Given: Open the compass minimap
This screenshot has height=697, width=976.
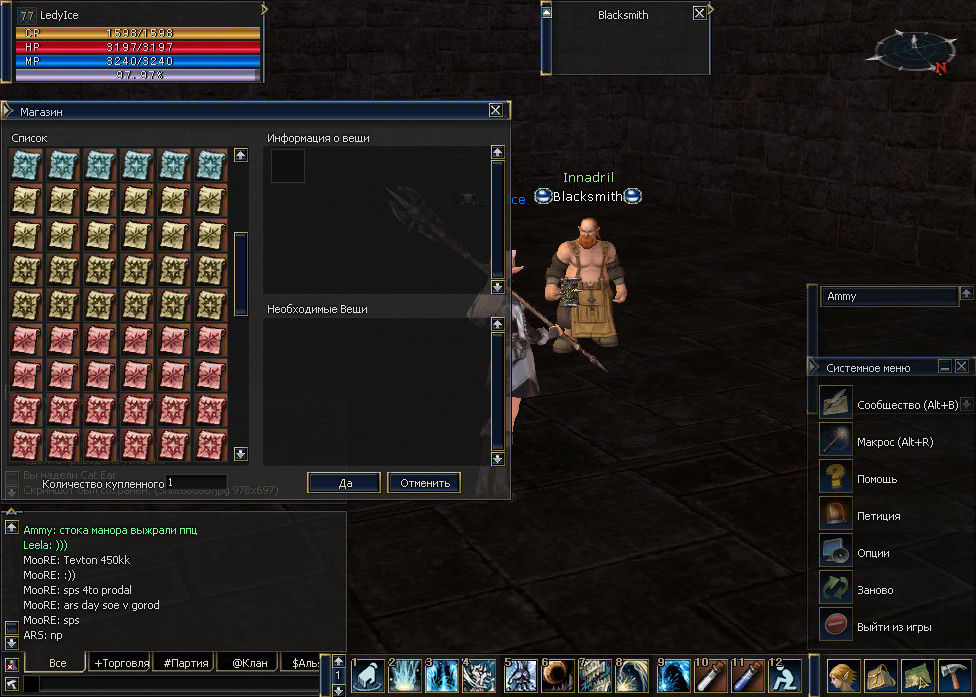Looking at the screenshot, I should tap(913, 49).
